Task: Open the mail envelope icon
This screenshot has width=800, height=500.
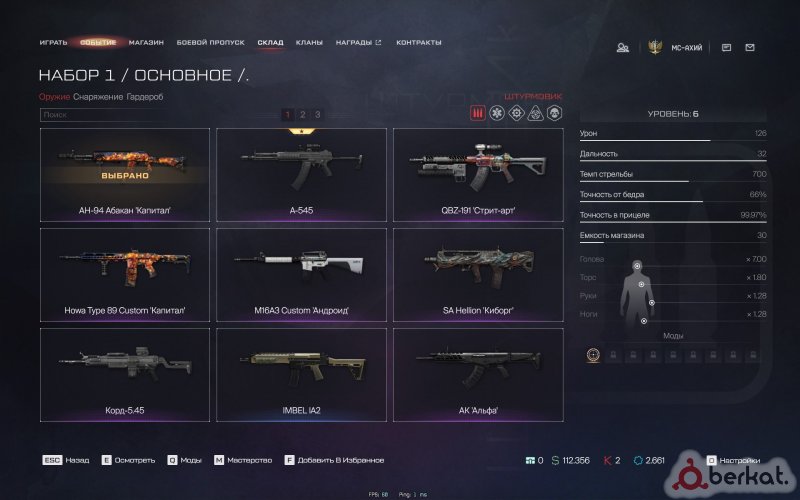Action: point(750,47)
